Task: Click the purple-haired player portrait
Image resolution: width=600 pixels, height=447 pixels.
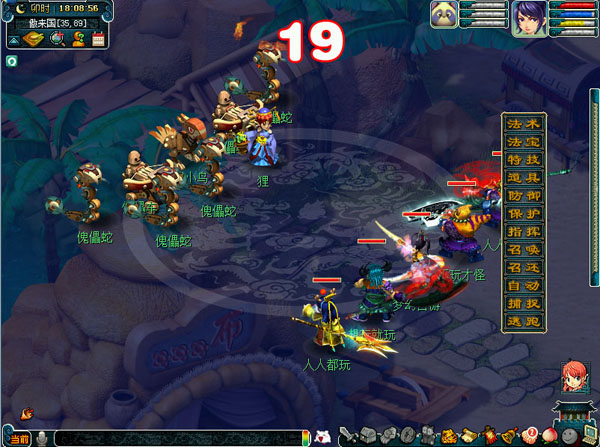Action: coord(528,18)
